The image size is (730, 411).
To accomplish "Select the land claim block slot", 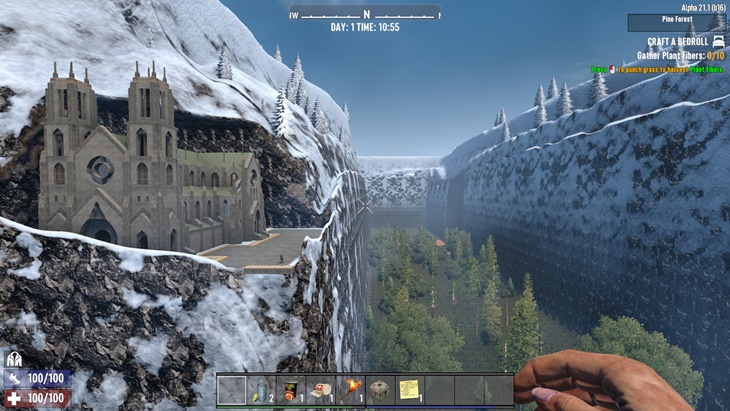I will [x=380, y=389].
